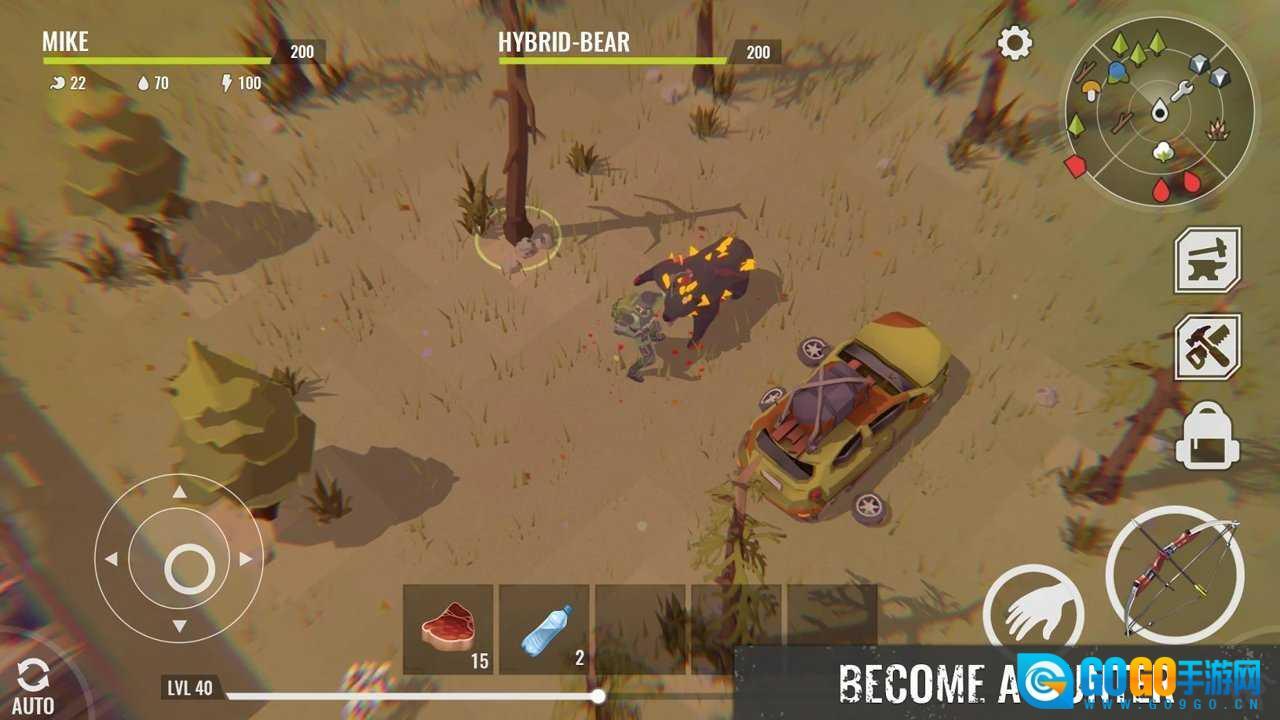
Task: Open the gear settings menu
Action: coord(1015,43)
